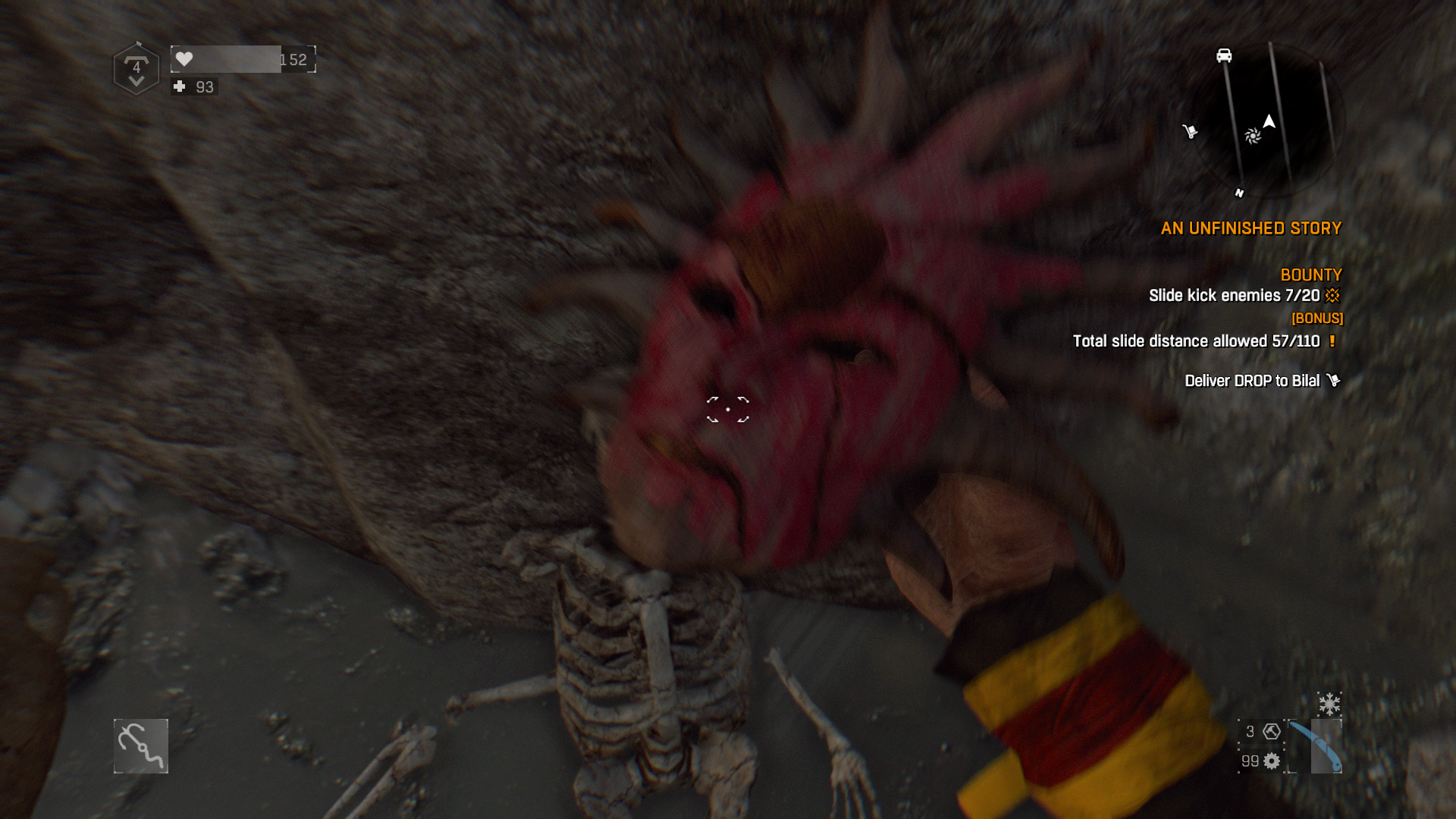Select the shopping cart marker near minimap
The width and height of the screenshot is (1456, 819).
tap(1189, 132)
